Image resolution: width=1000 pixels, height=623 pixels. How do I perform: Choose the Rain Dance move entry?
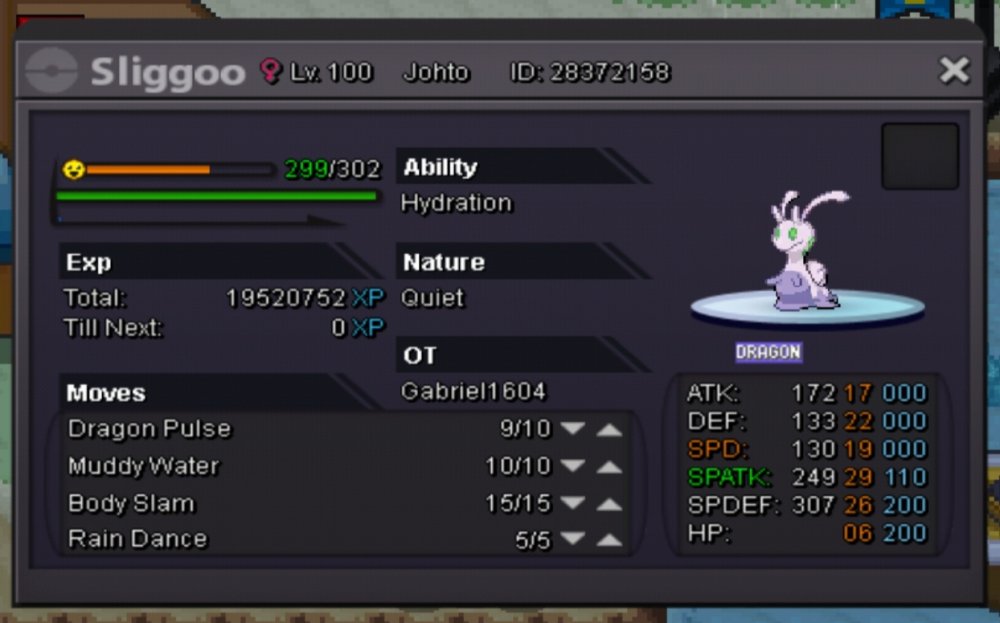(138, 539)
